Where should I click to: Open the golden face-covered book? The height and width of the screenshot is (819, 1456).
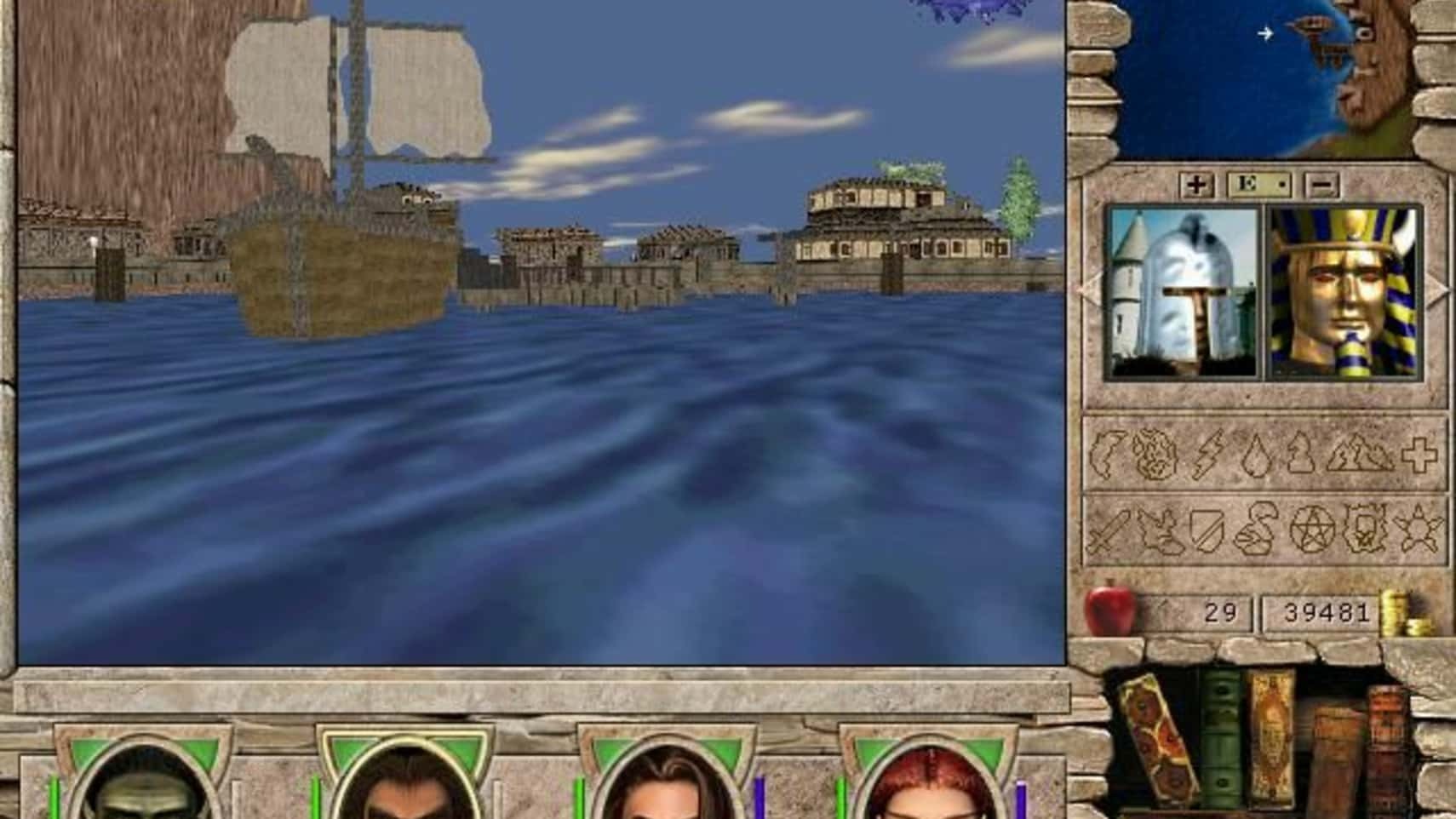pyautogui.click(x=1271, y=732)
